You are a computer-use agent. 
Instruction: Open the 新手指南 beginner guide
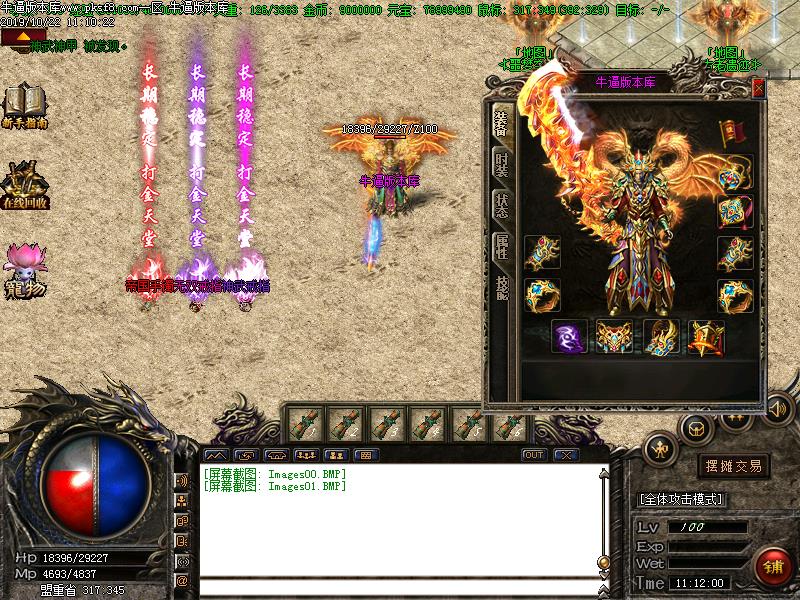coord(26,107)
